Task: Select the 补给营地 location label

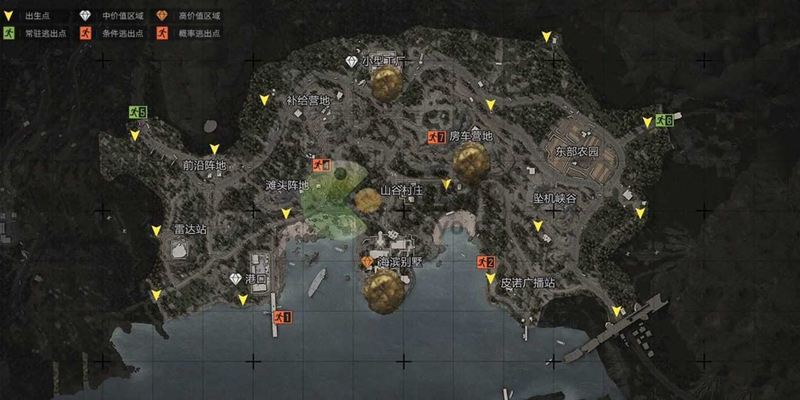Action: 307,100
